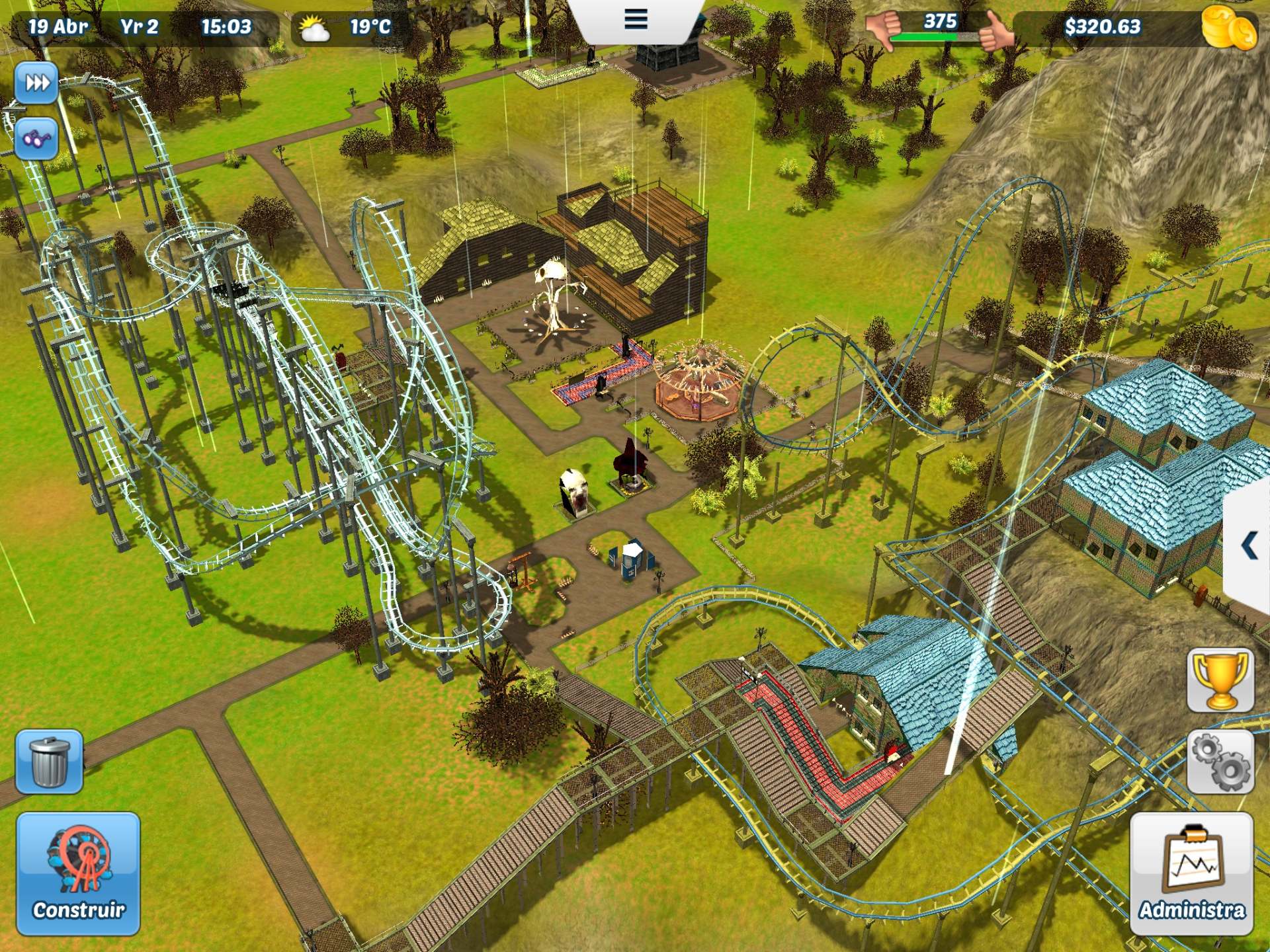
Task: Activate the fast-forward speed icon
Action: pos(38,83)
